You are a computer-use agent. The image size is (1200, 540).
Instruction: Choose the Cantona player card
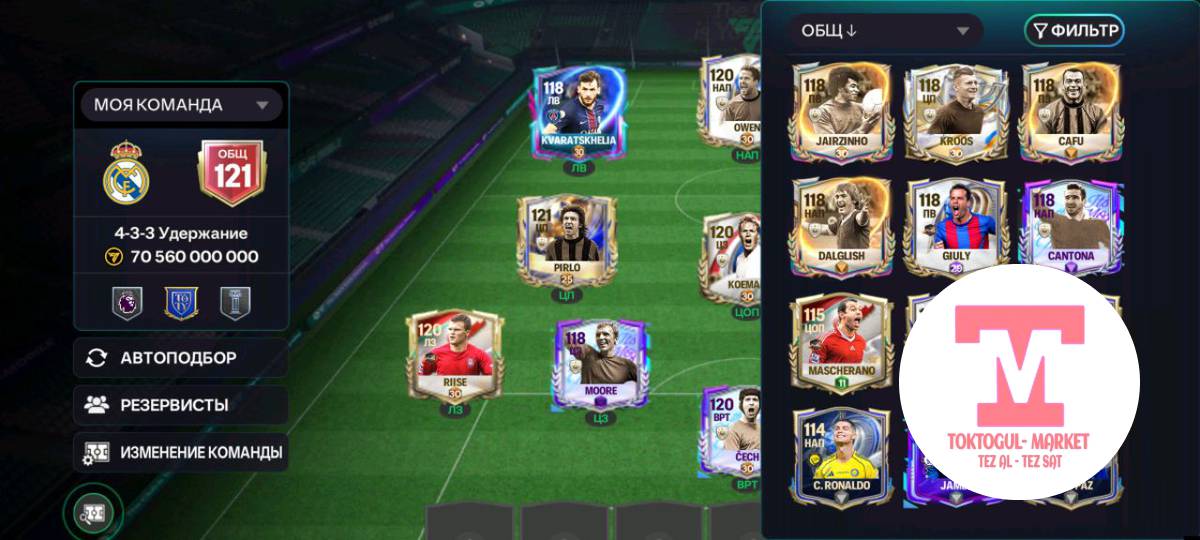pyautogui.click(x=1069, y=227)
